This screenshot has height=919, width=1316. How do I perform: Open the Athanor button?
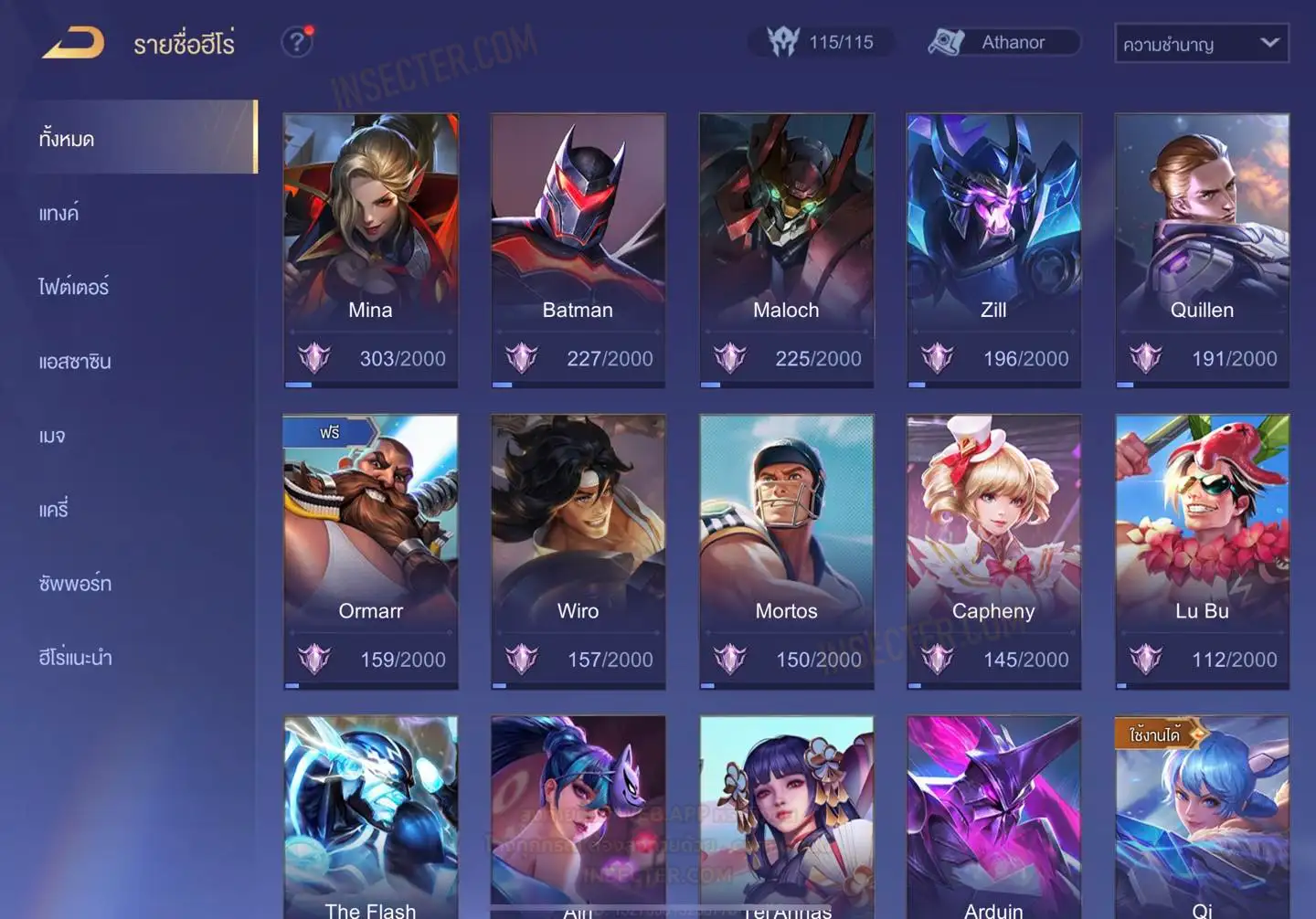(1004, 42)
